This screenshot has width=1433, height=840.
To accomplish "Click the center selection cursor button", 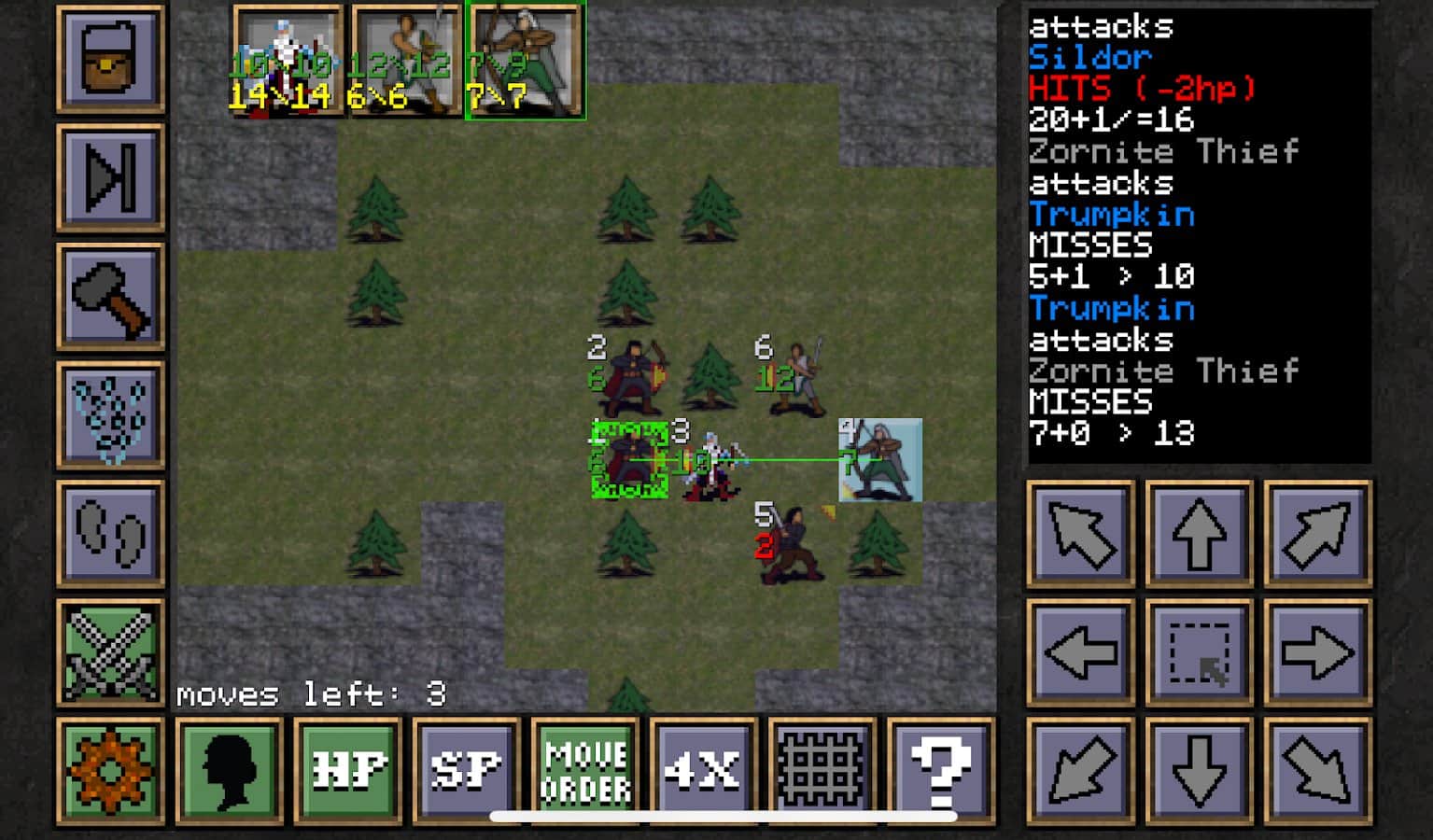I will [1199, 652].
